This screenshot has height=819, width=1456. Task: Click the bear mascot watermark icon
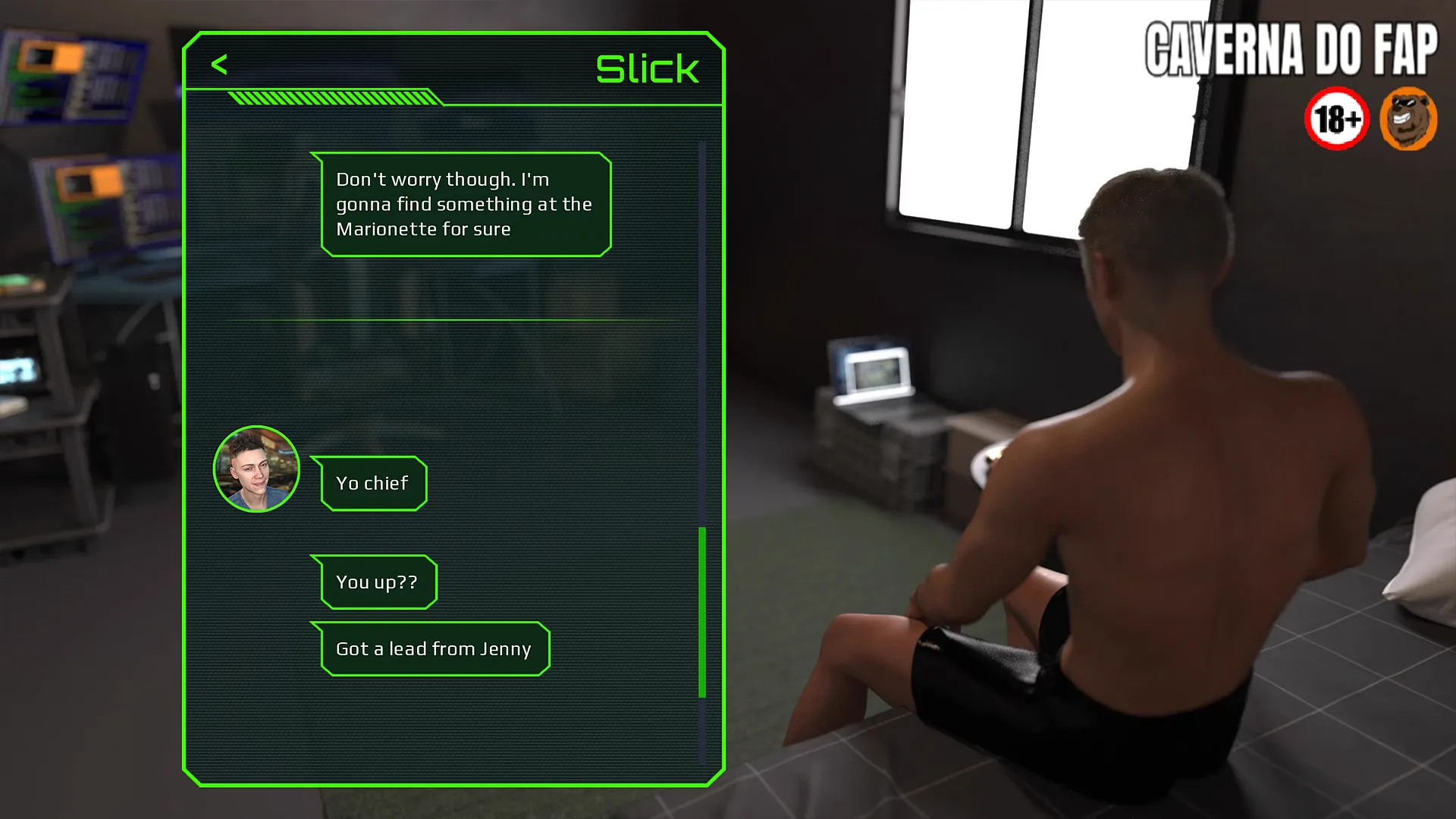[x=1407, y=119]
